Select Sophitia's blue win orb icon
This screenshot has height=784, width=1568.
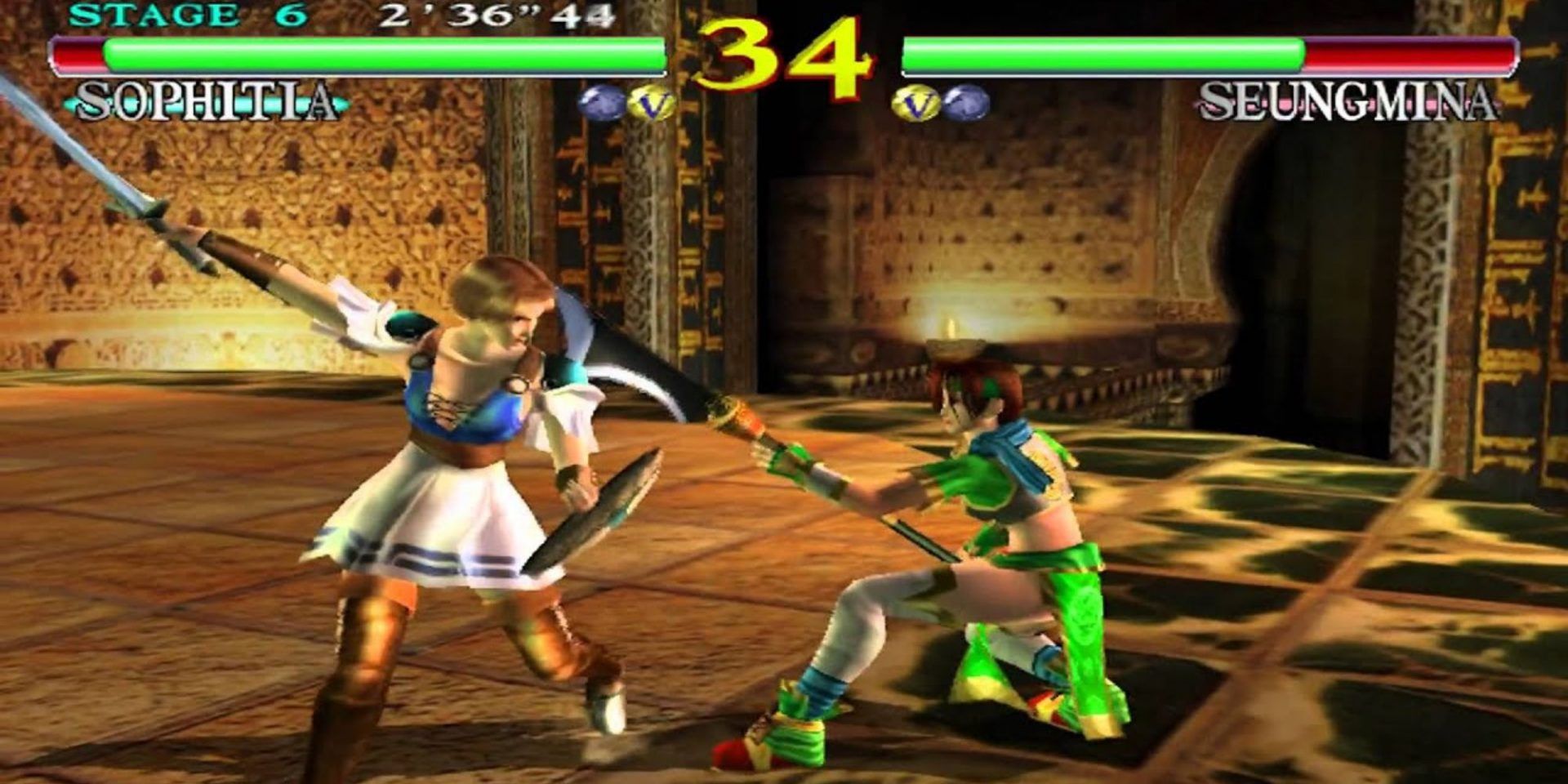(602, 102)
